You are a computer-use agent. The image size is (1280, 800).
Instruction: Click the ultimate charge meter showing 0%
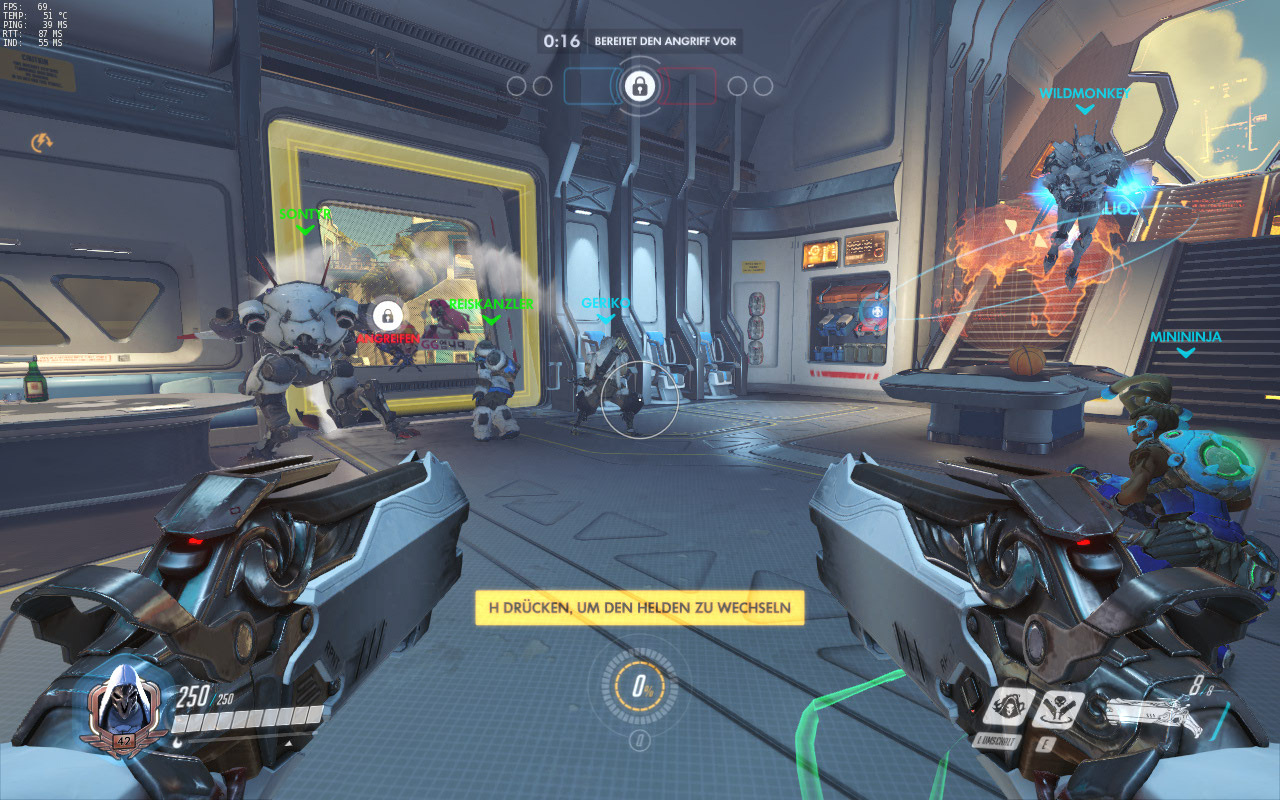(639, 689)
